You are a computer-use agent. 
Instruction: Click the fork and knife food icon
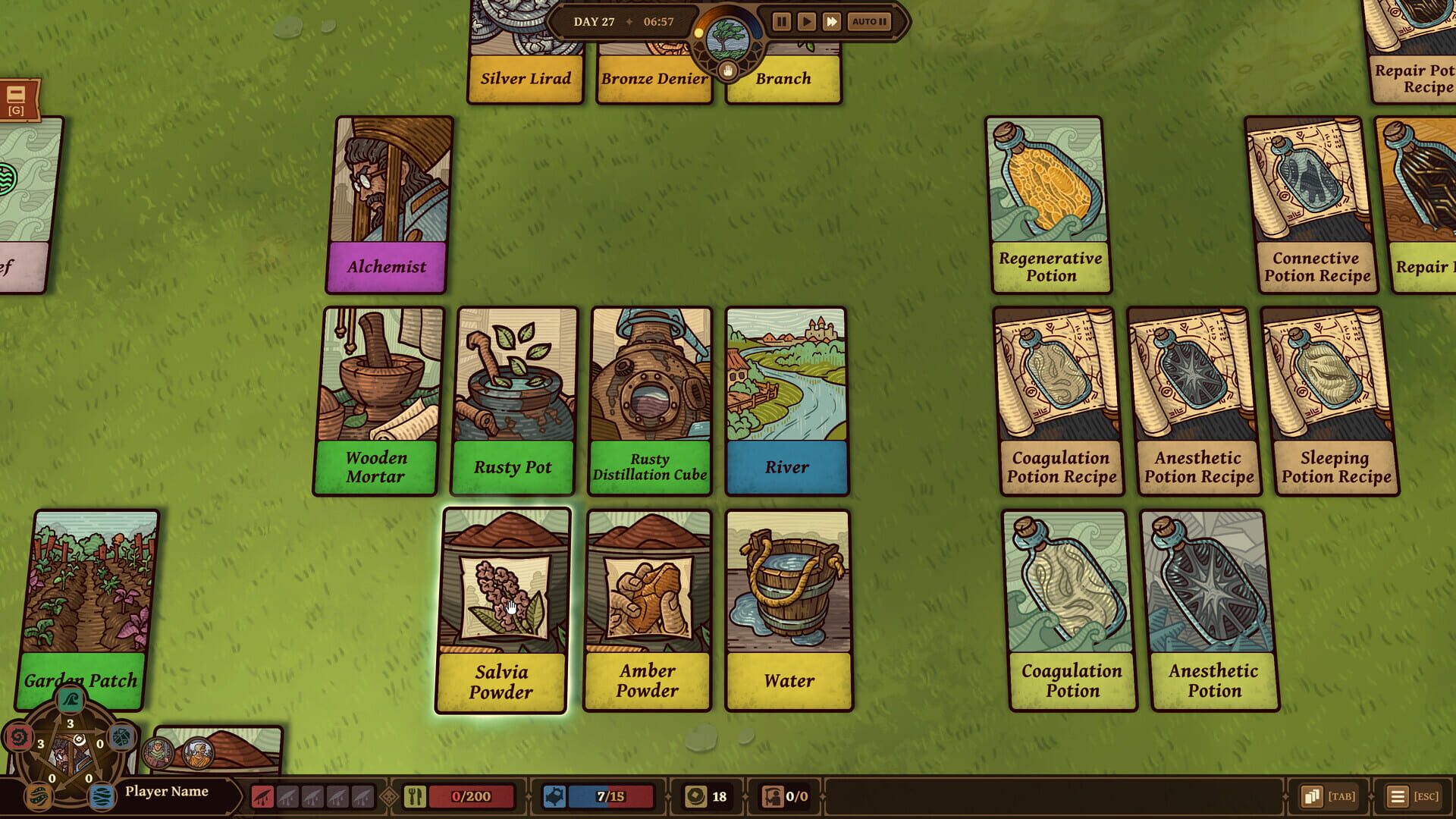click(414, 796)
